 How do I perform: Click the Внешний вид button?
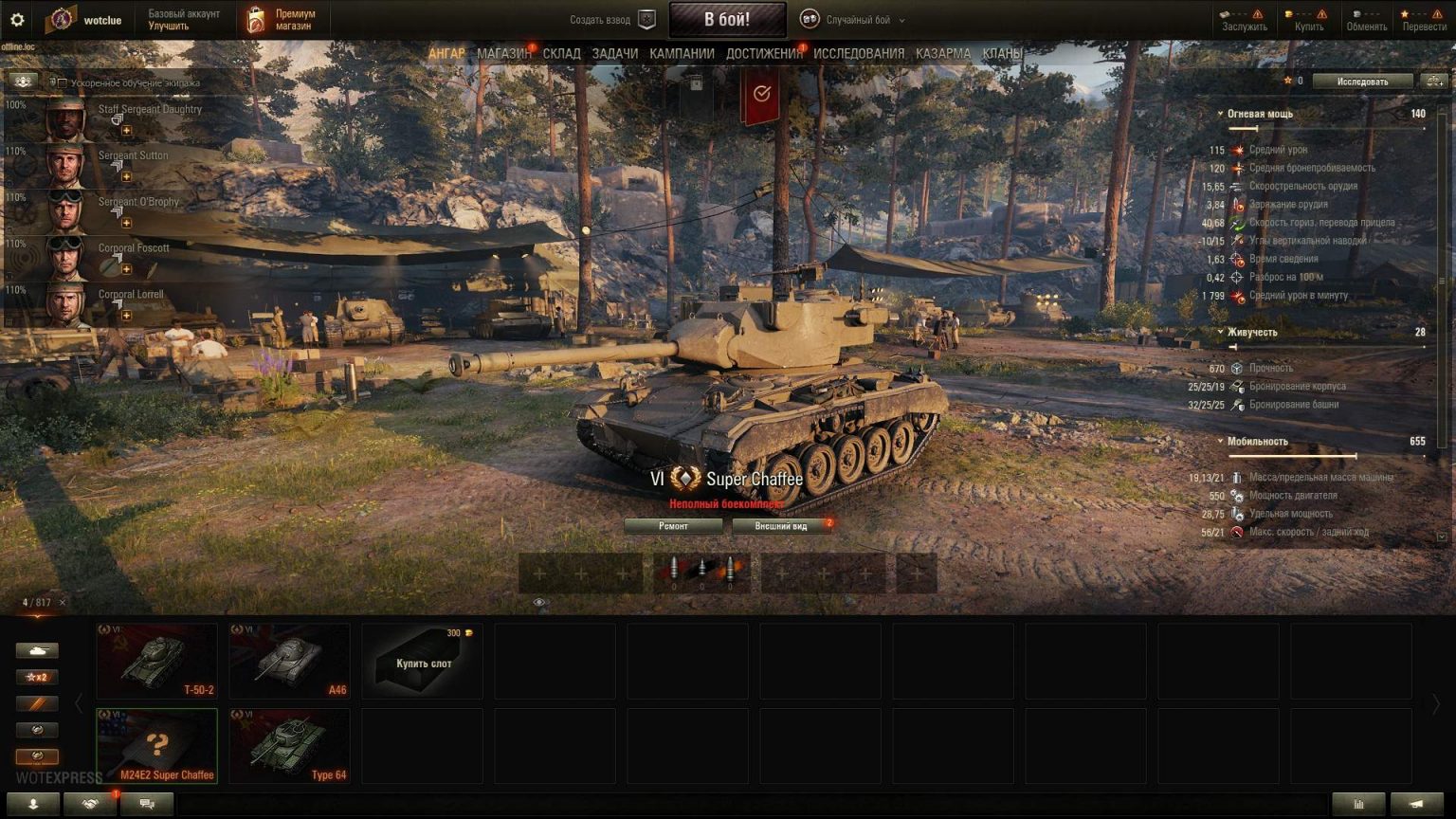click(x=781, y=525)
